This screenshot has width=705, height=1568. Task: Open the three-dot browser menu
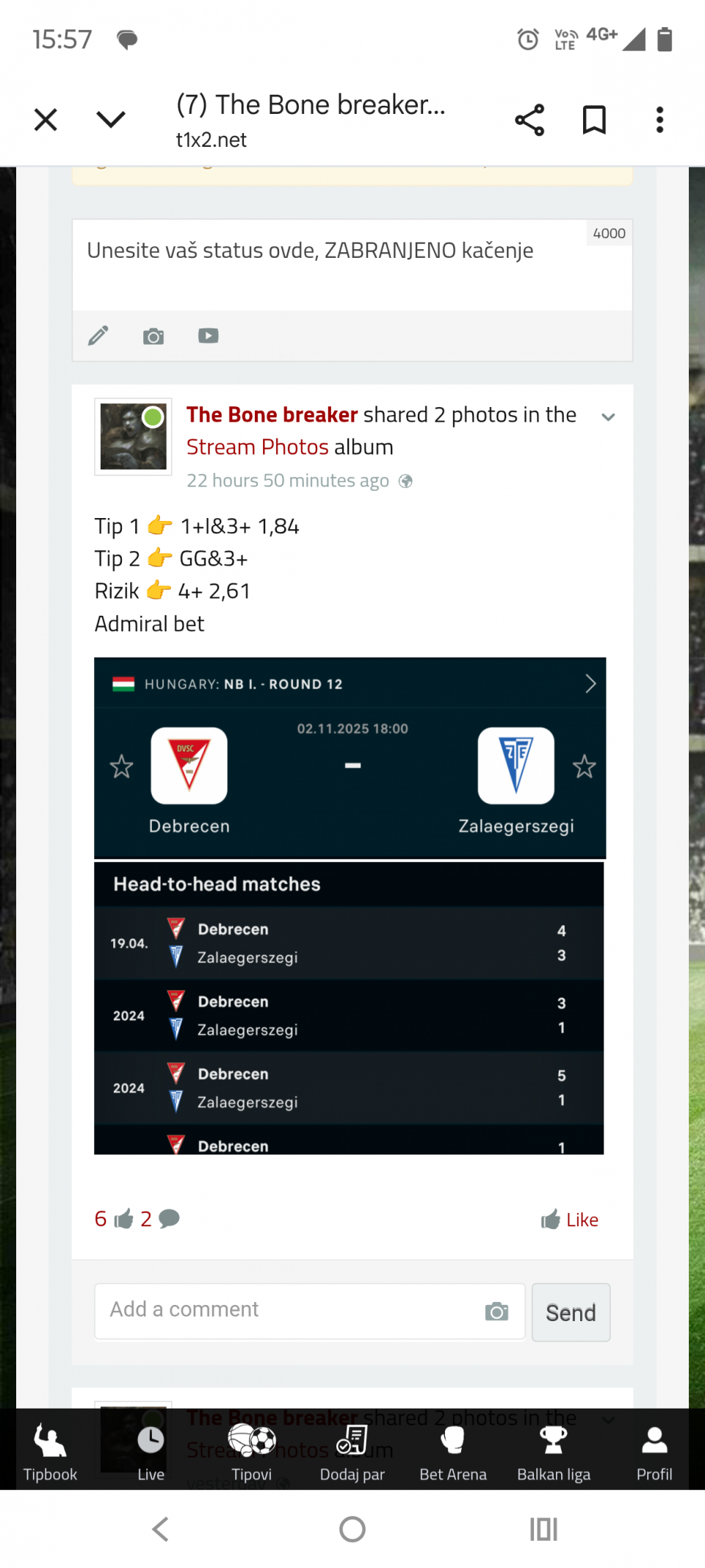(x=659, y=120)
